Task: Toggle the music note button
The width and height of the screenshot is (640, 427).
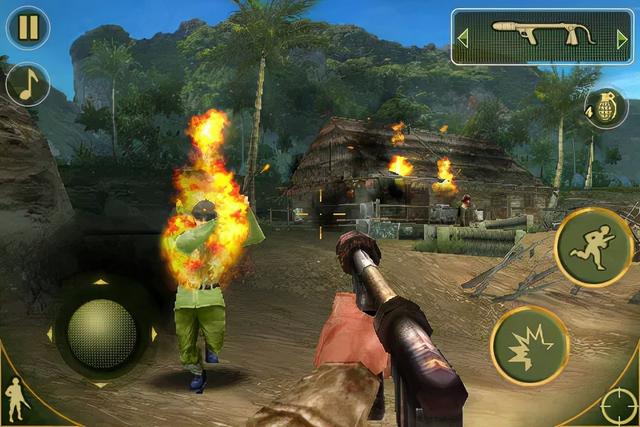Action: click(28, 84)
